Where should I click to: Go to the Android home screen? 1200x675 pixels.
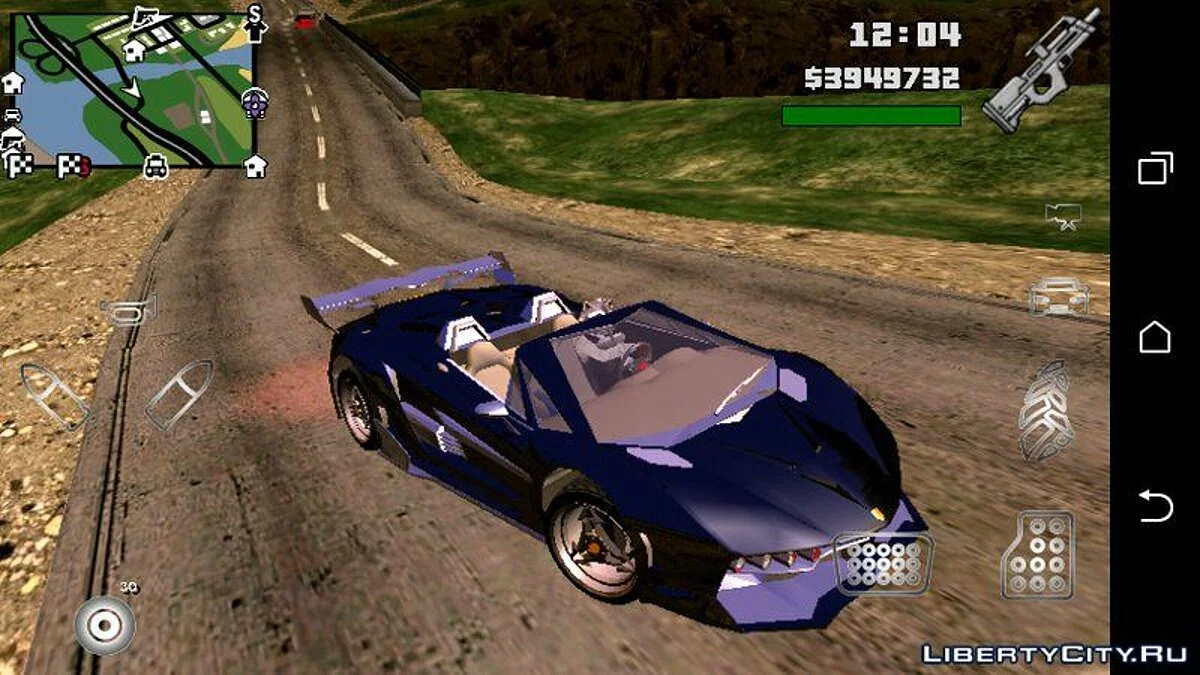click(x=1155, y=337)
